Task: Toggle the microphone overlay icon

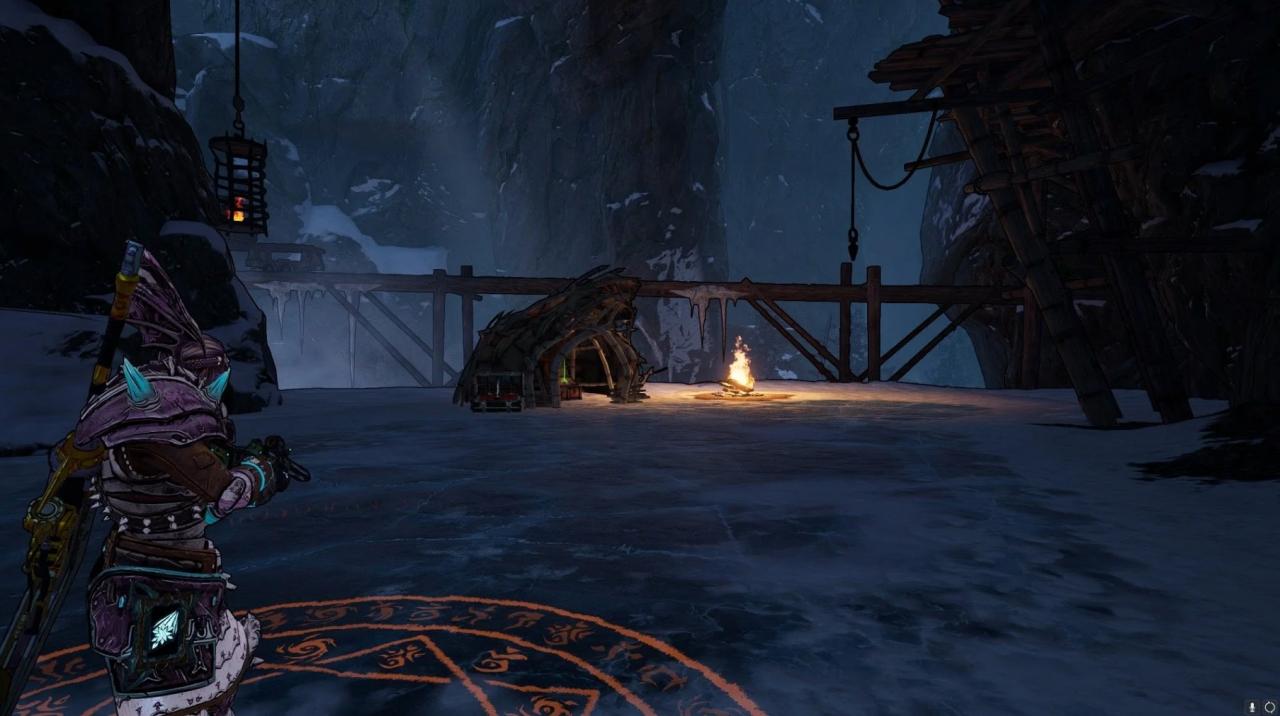Action: (1253, 707)
